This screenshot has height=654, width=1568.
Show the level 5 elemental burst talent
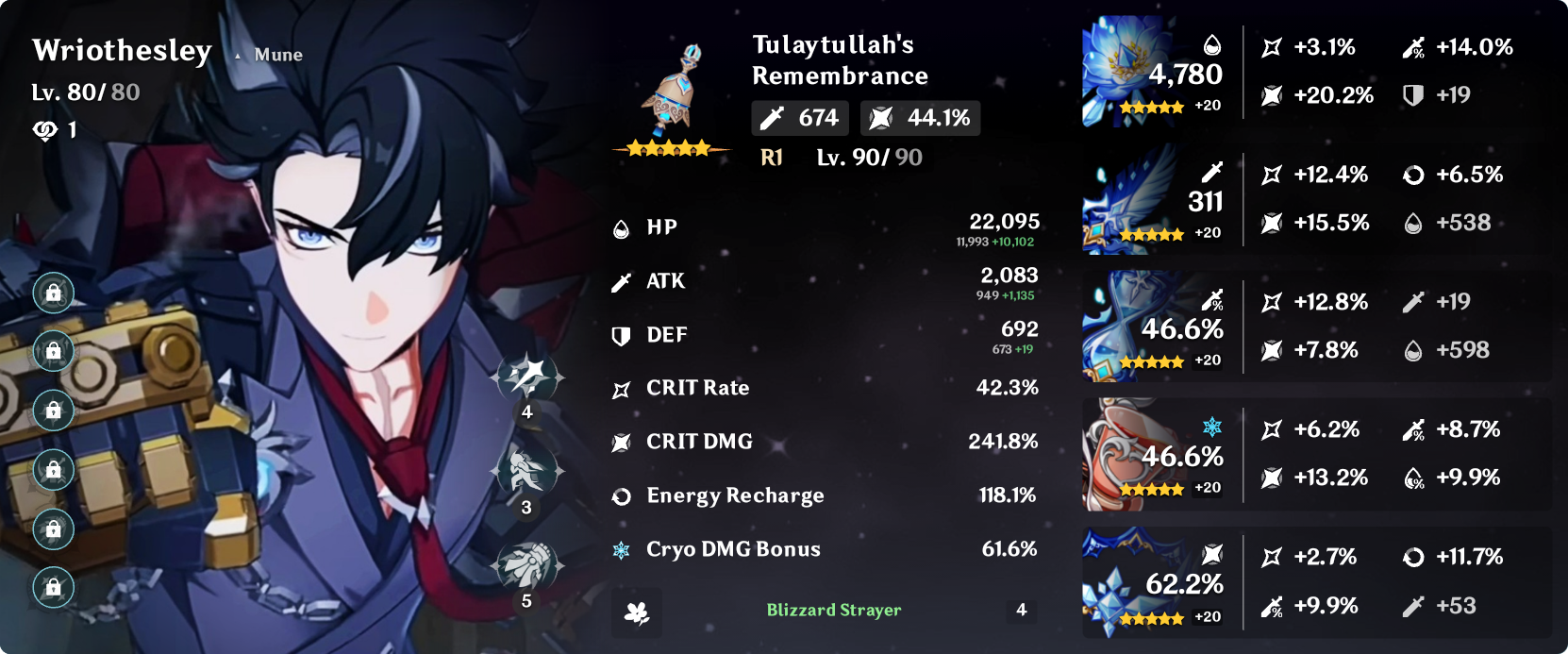point(526,565)
